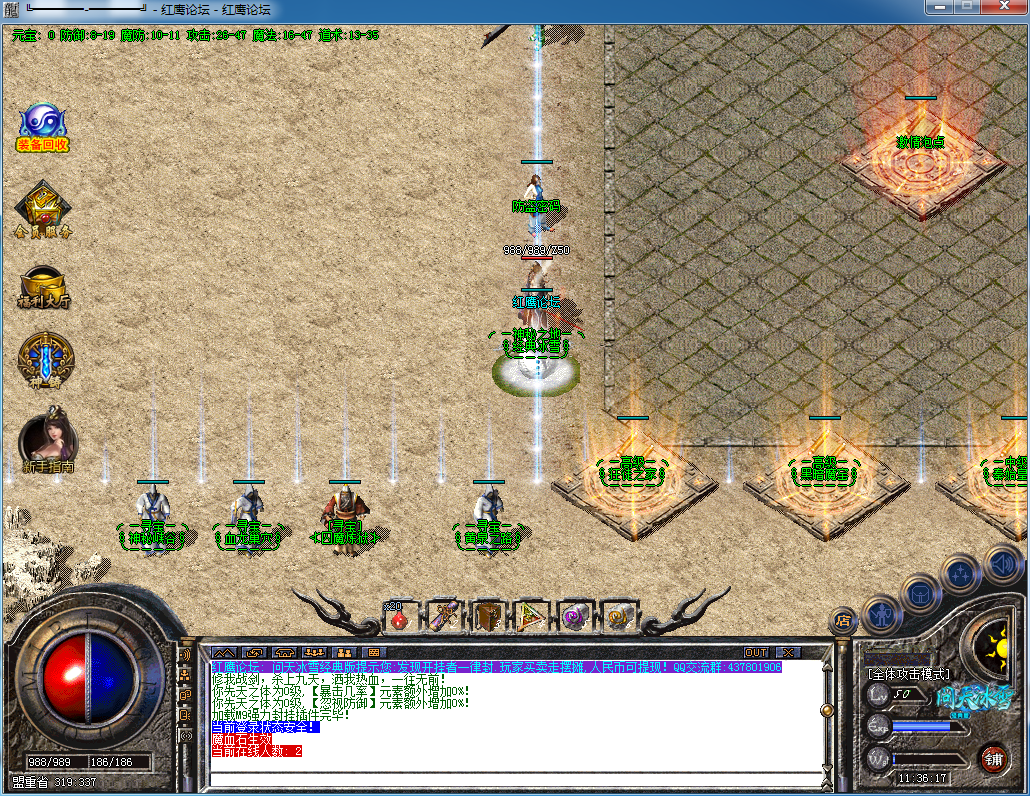Screen dimensions: 1030x796
Task: Select the triangular talisman hotbar slot
Action: point(531,617)
